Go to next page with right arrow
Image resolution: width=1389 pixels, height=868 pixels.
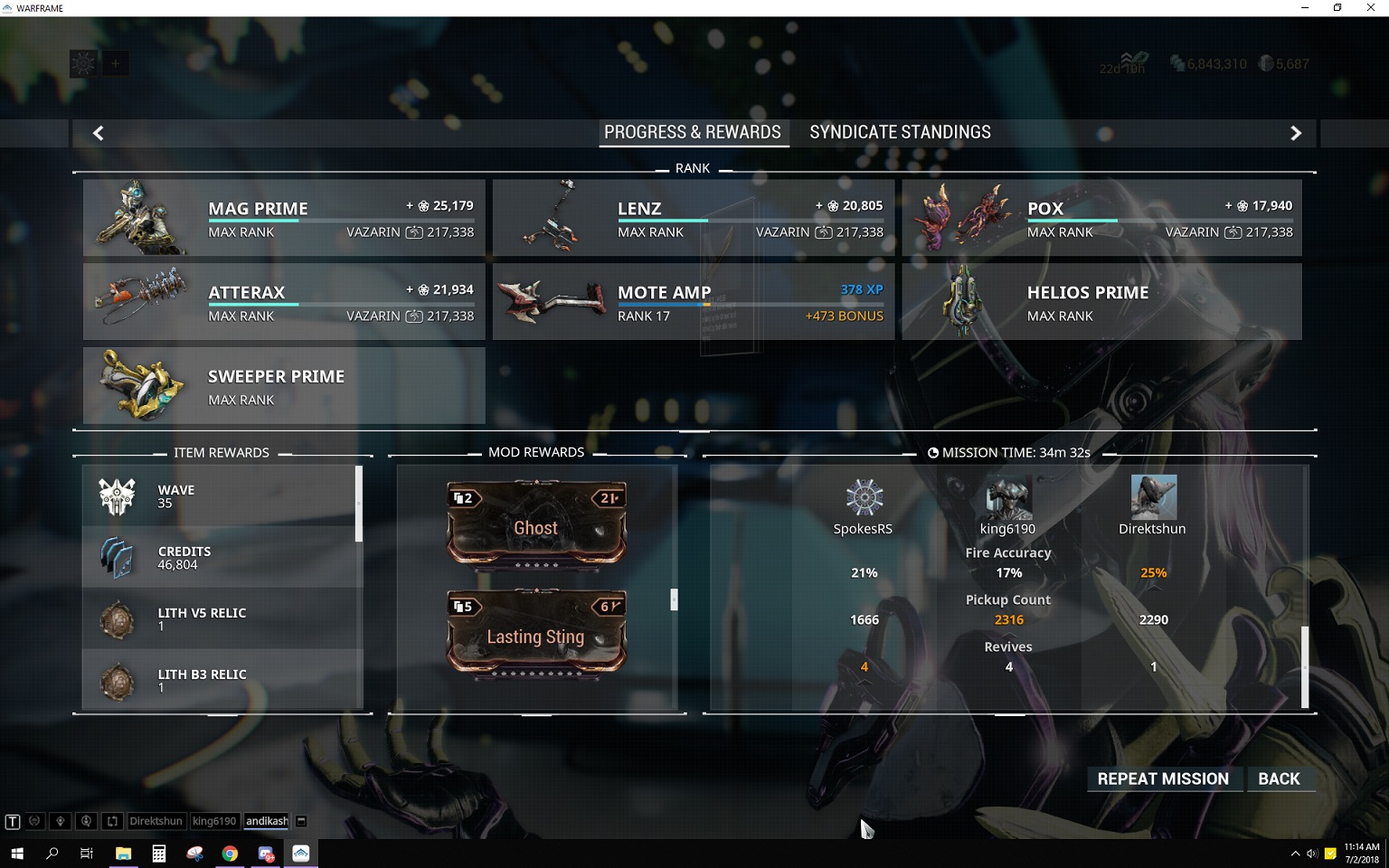click(x=1295, y=133)
